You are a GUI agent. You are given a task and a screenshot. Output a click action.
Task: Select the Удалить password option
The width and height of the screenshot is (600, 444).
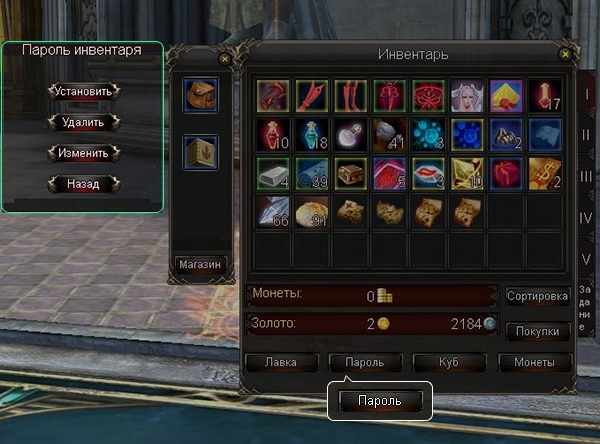84,122
